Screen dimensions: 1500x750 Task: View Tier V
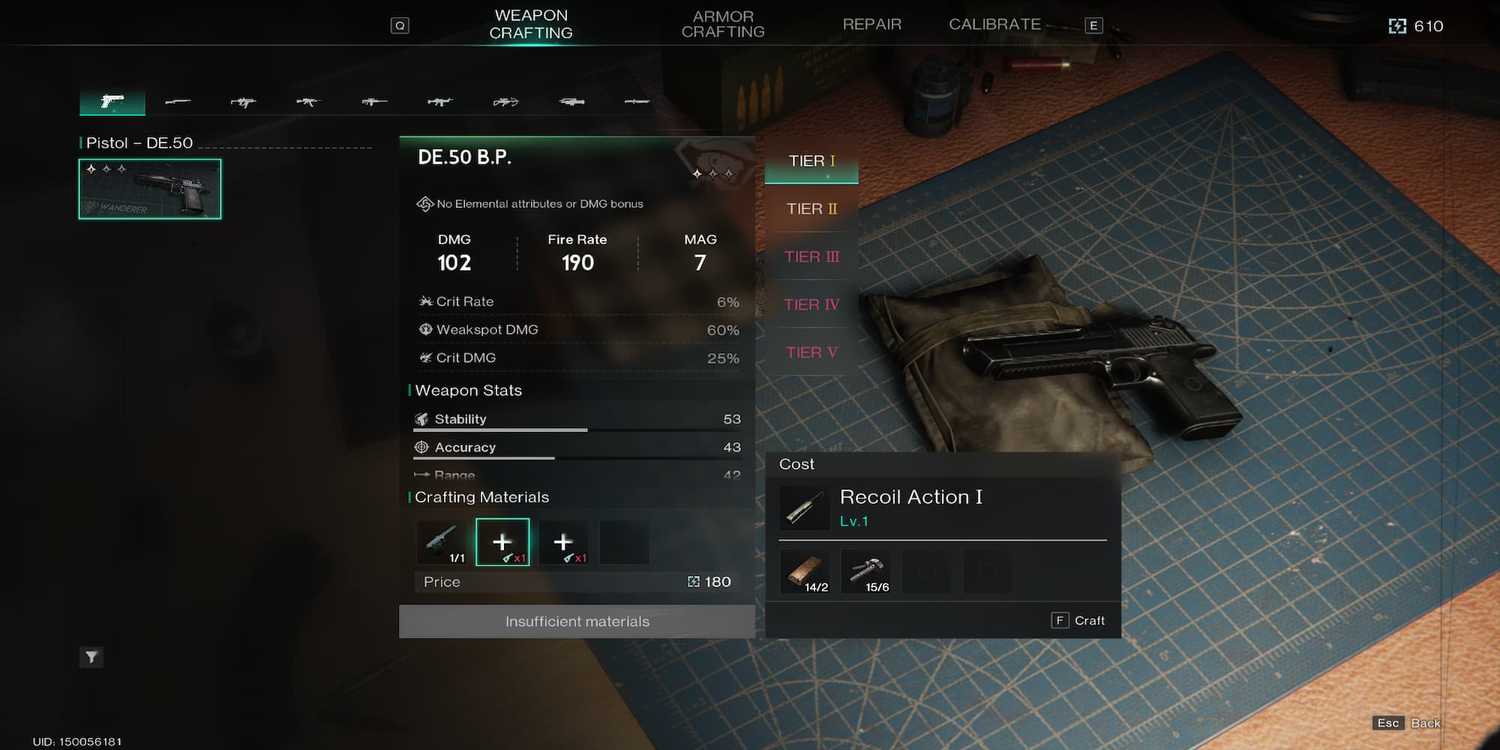[811, 353]
